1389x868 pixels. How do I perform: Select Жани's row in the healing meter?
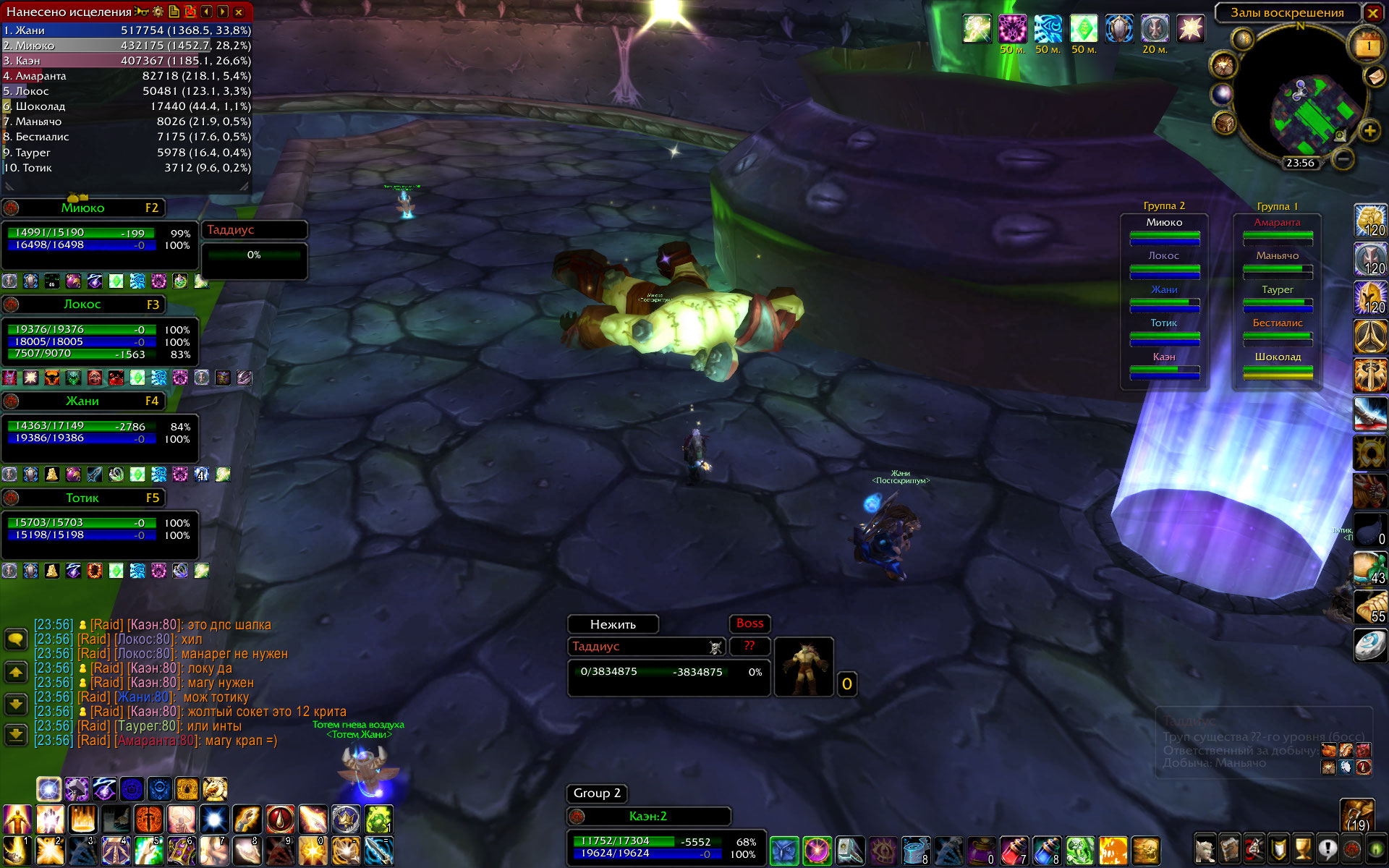coord(127,30)
